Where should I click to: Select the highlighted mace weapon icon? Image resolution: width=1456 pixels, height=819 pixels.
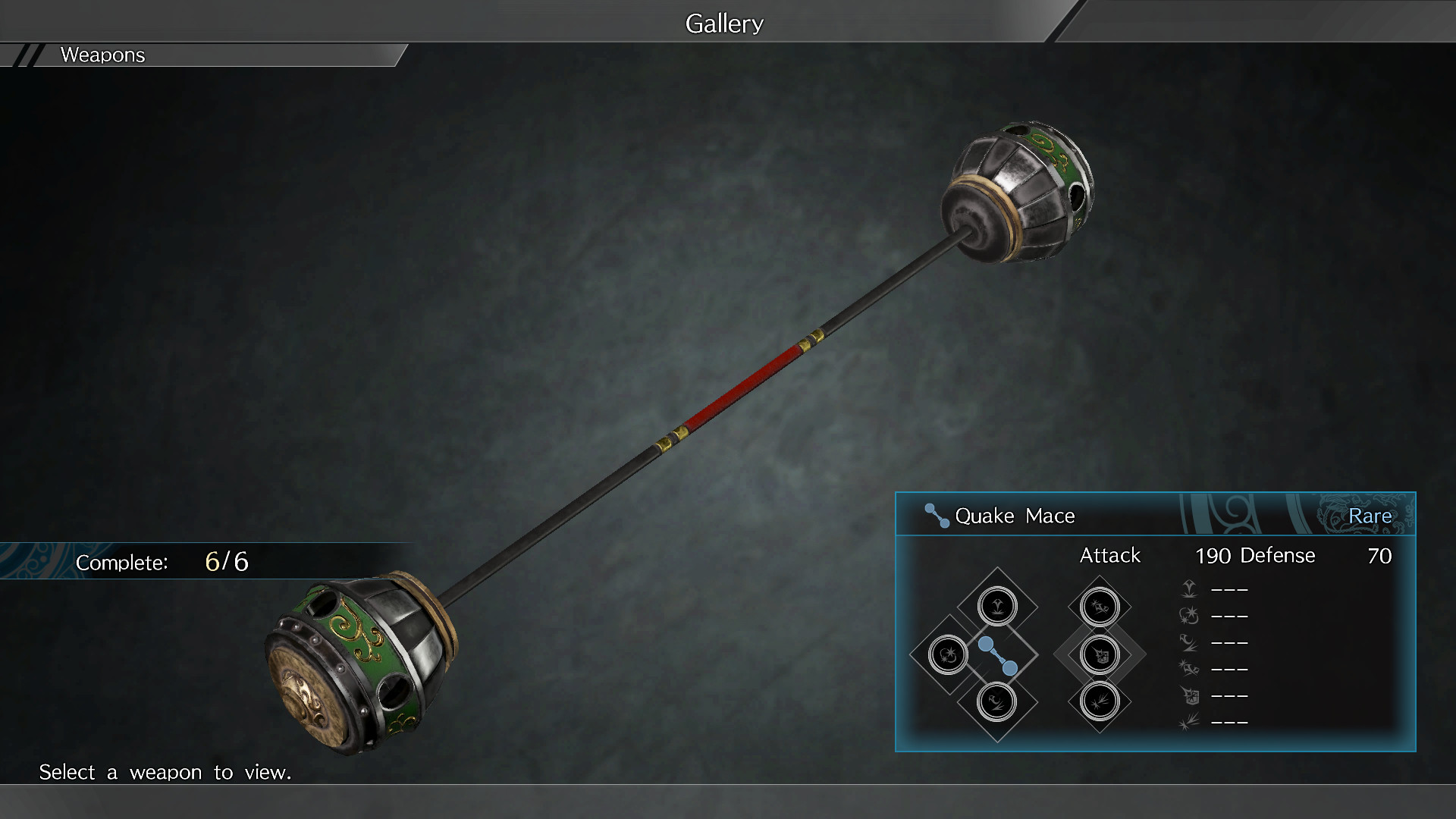pos(999,654)
